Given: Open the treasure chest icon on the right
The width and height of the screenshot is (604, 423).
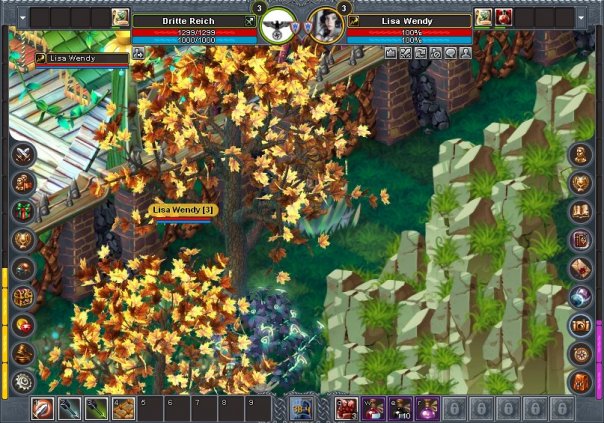Looking at the screenshot, I should click(x=581, y=325).
